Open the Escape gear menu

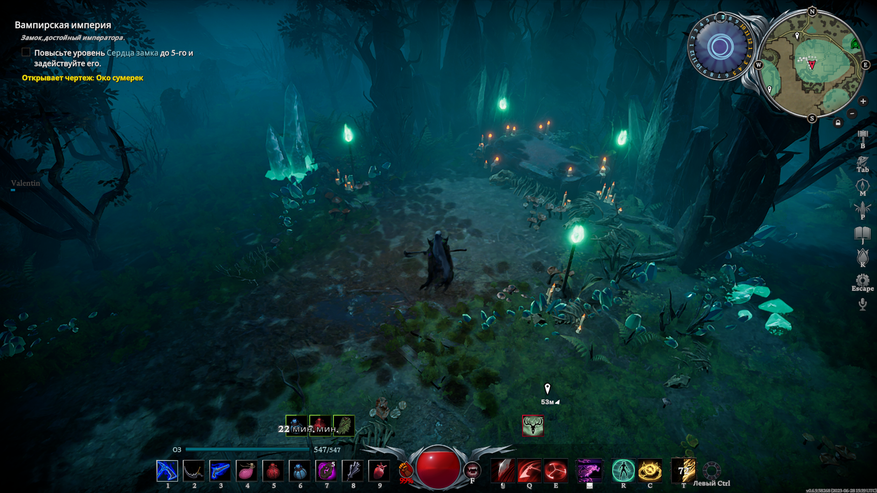coord(862,280)
